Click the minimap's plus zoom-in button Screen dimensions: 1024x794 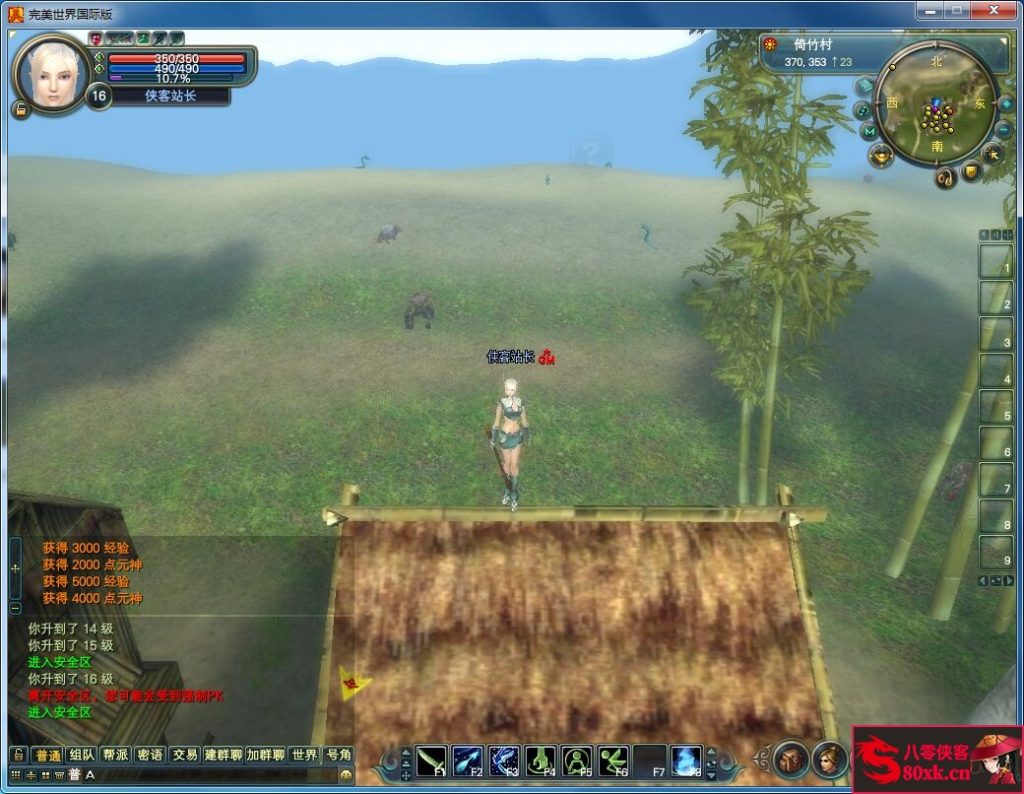pos(1006,104)
